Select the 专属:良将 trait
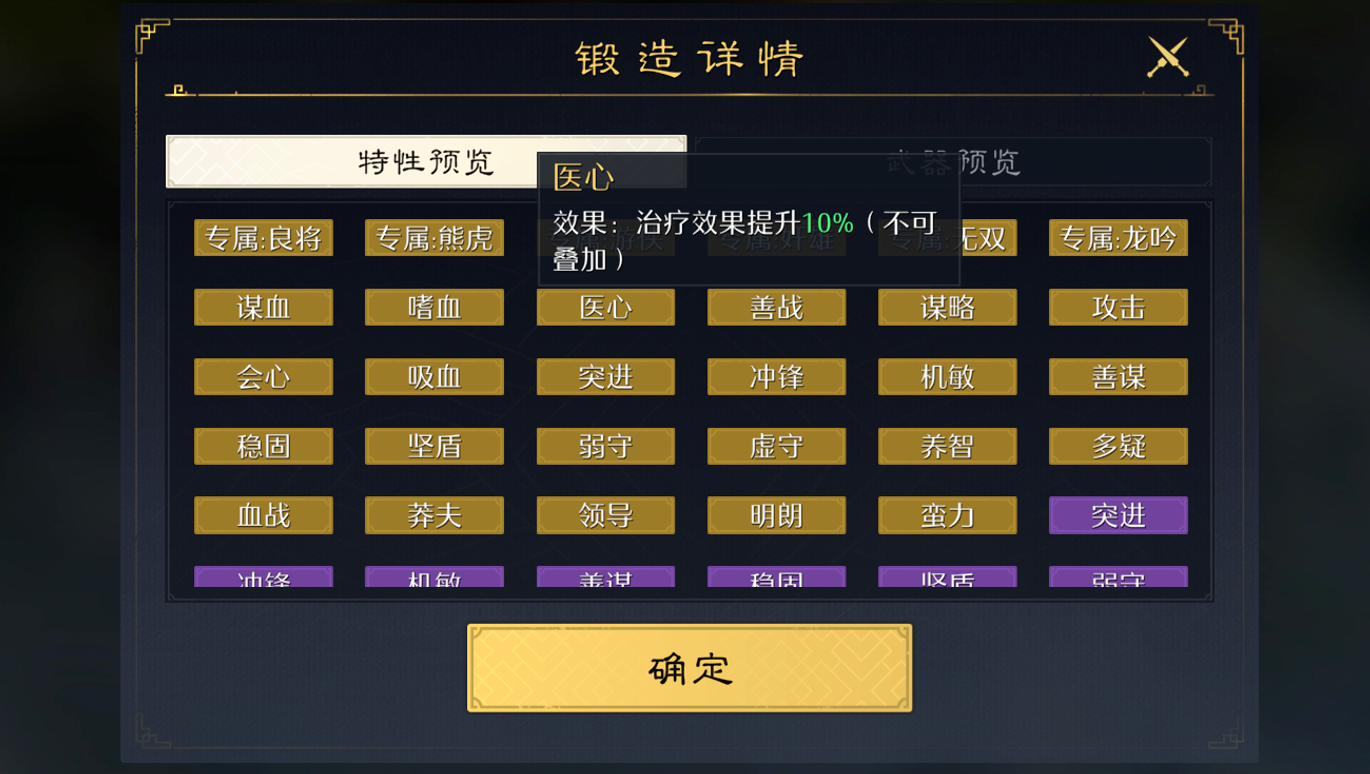 pos(263,238)
